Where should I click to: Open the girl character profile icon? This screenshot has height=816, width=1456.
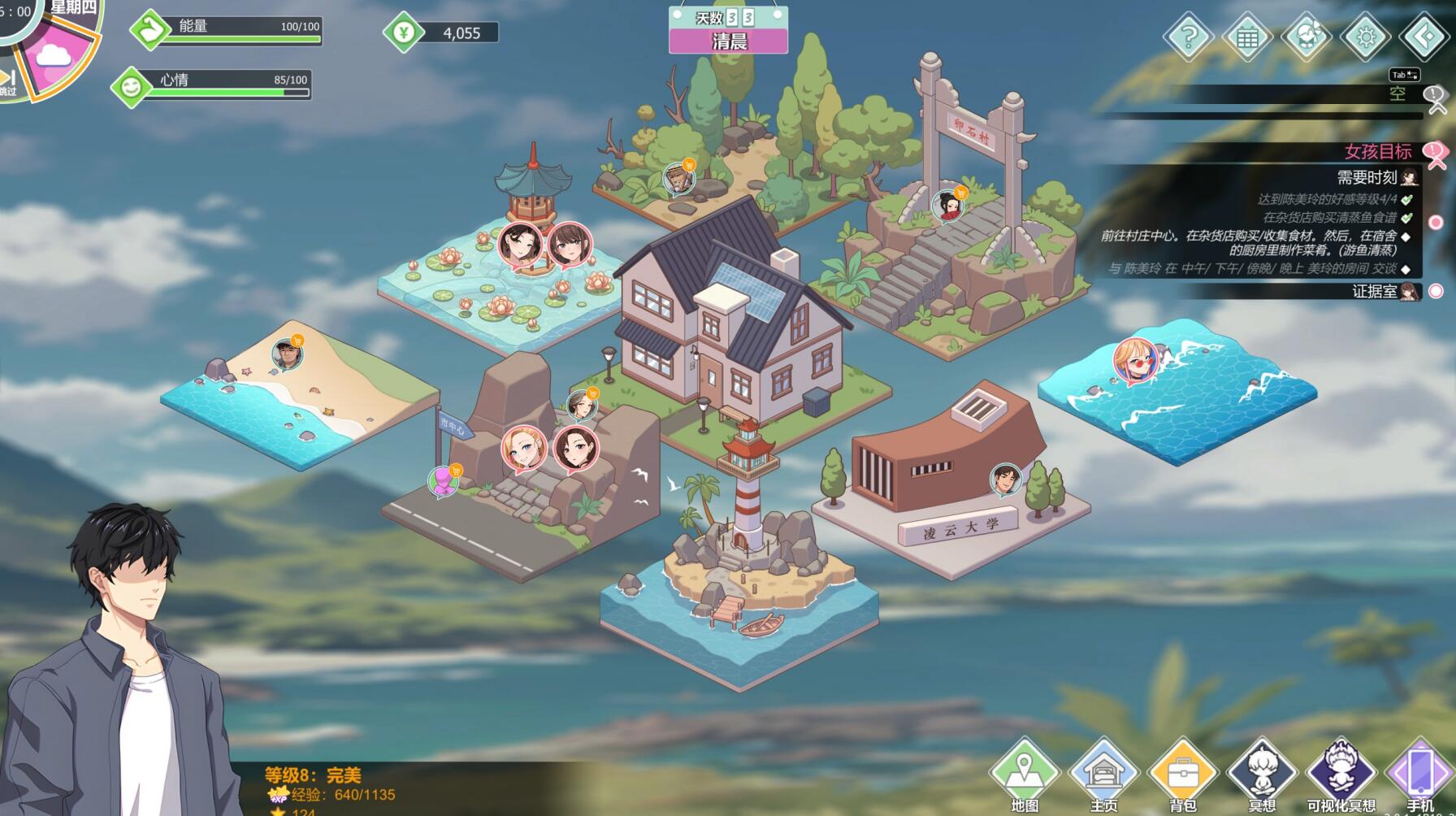click(1306, 37)
